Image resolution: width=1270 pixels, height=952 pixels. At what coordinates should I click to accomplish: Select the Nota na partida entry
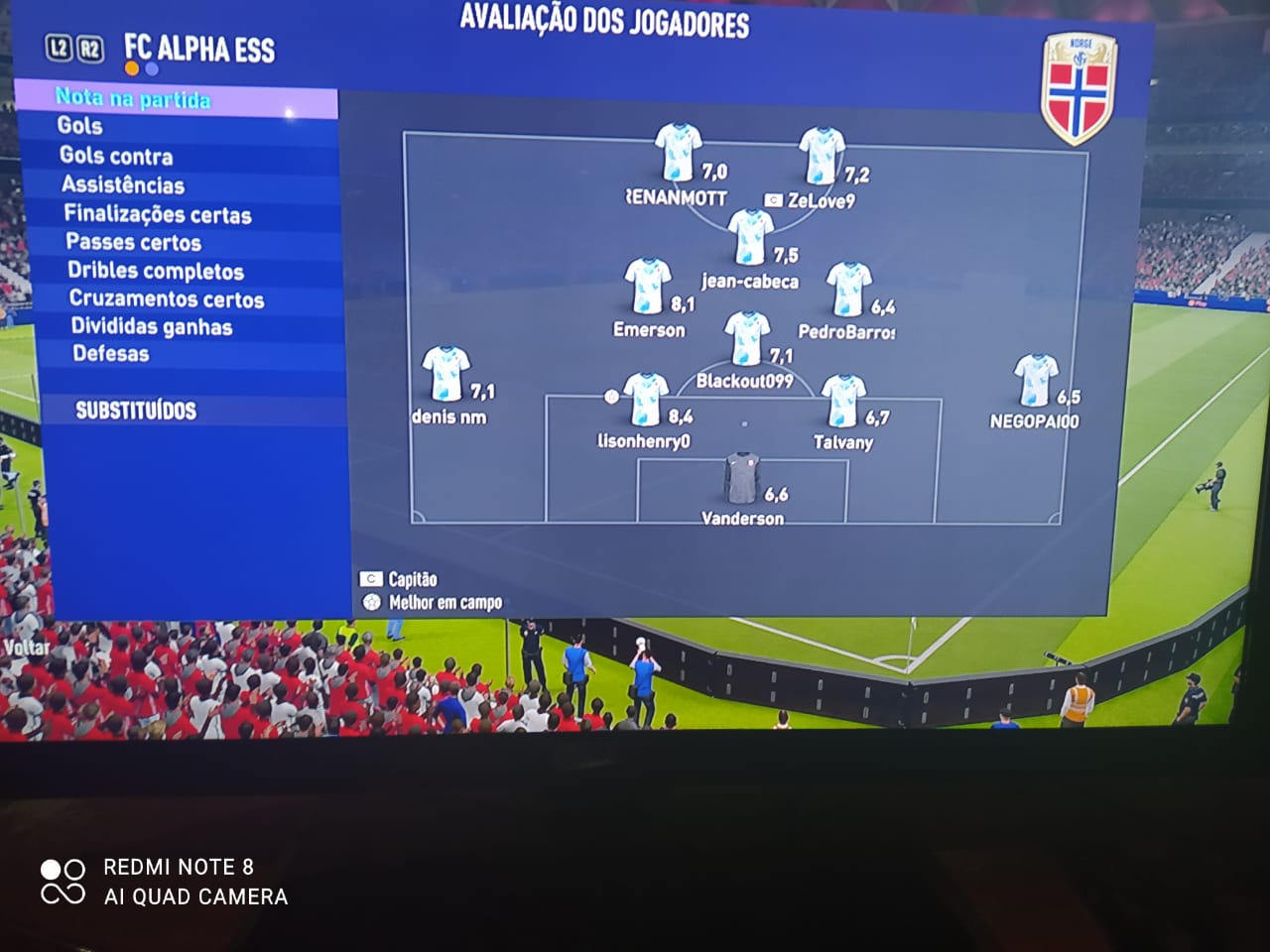tap(133, 99)
